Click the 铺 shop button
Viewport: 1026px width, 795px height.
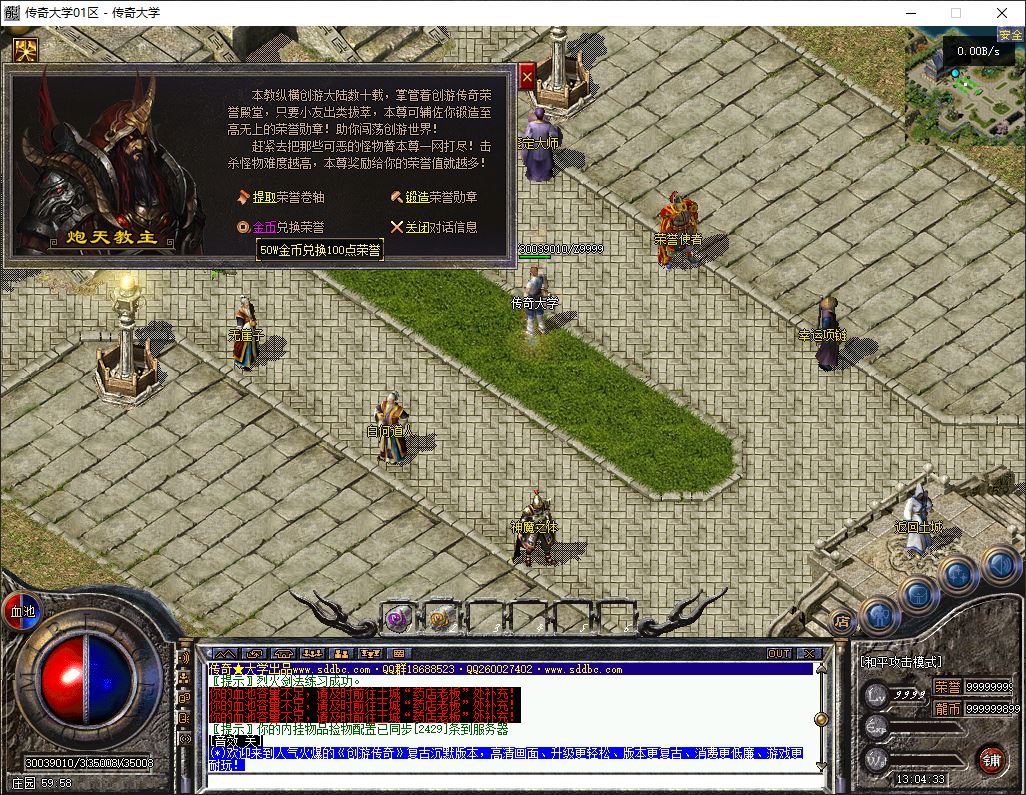pyautogui.click(x=991, y=758)
